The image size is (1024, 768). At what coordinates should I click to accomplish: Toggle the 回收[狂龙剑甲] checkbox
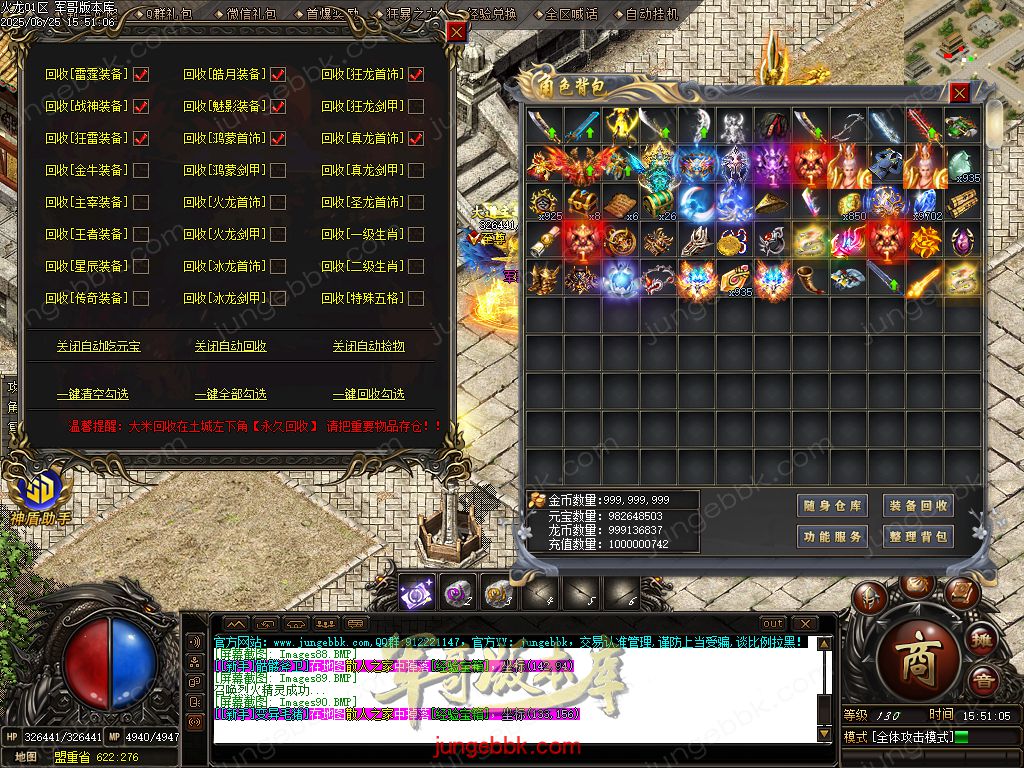(416, 106)
